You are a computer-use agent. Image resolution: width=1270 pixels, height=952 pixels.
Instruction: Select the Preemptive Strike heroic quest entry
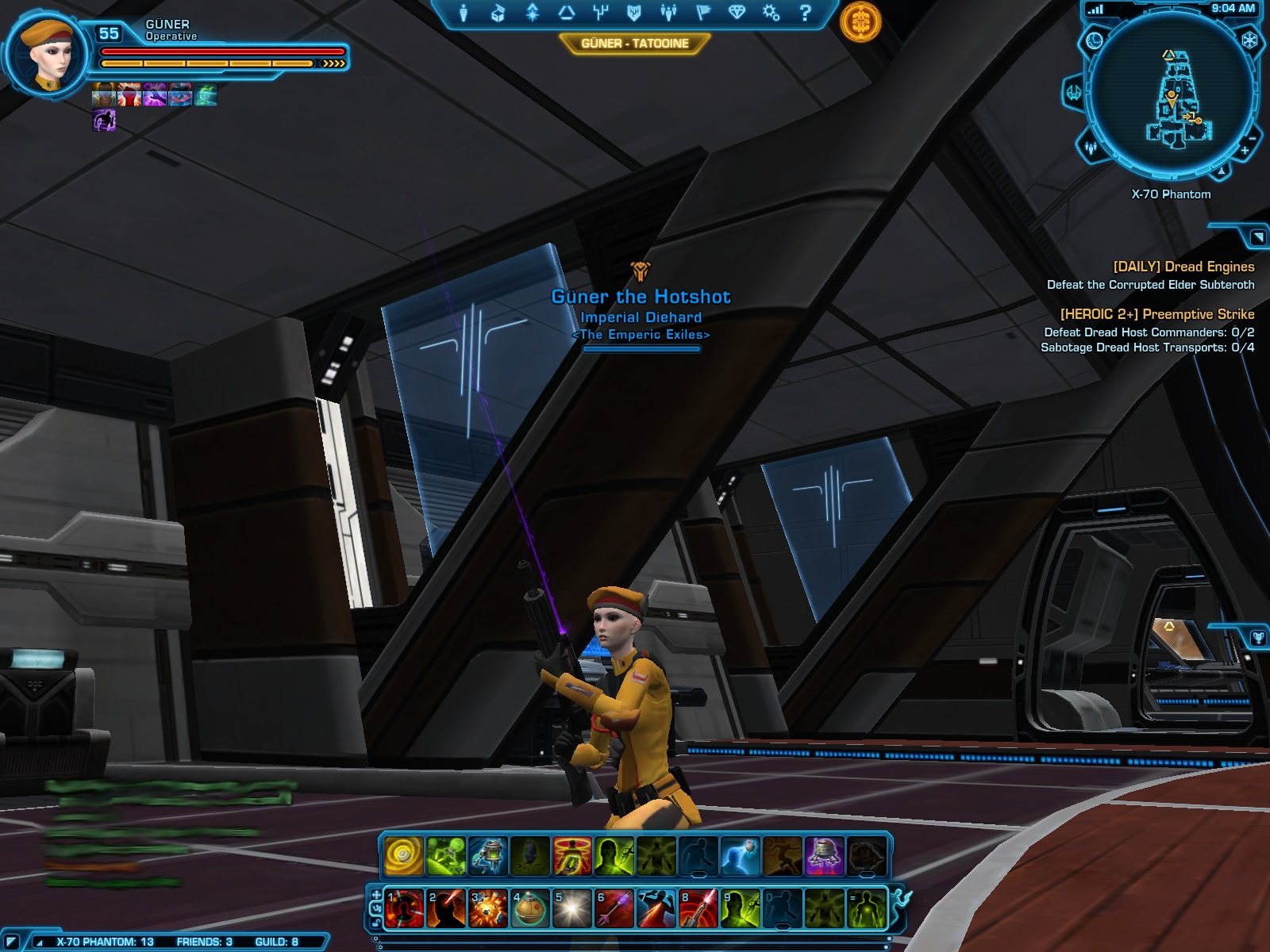click(1156, 314)
